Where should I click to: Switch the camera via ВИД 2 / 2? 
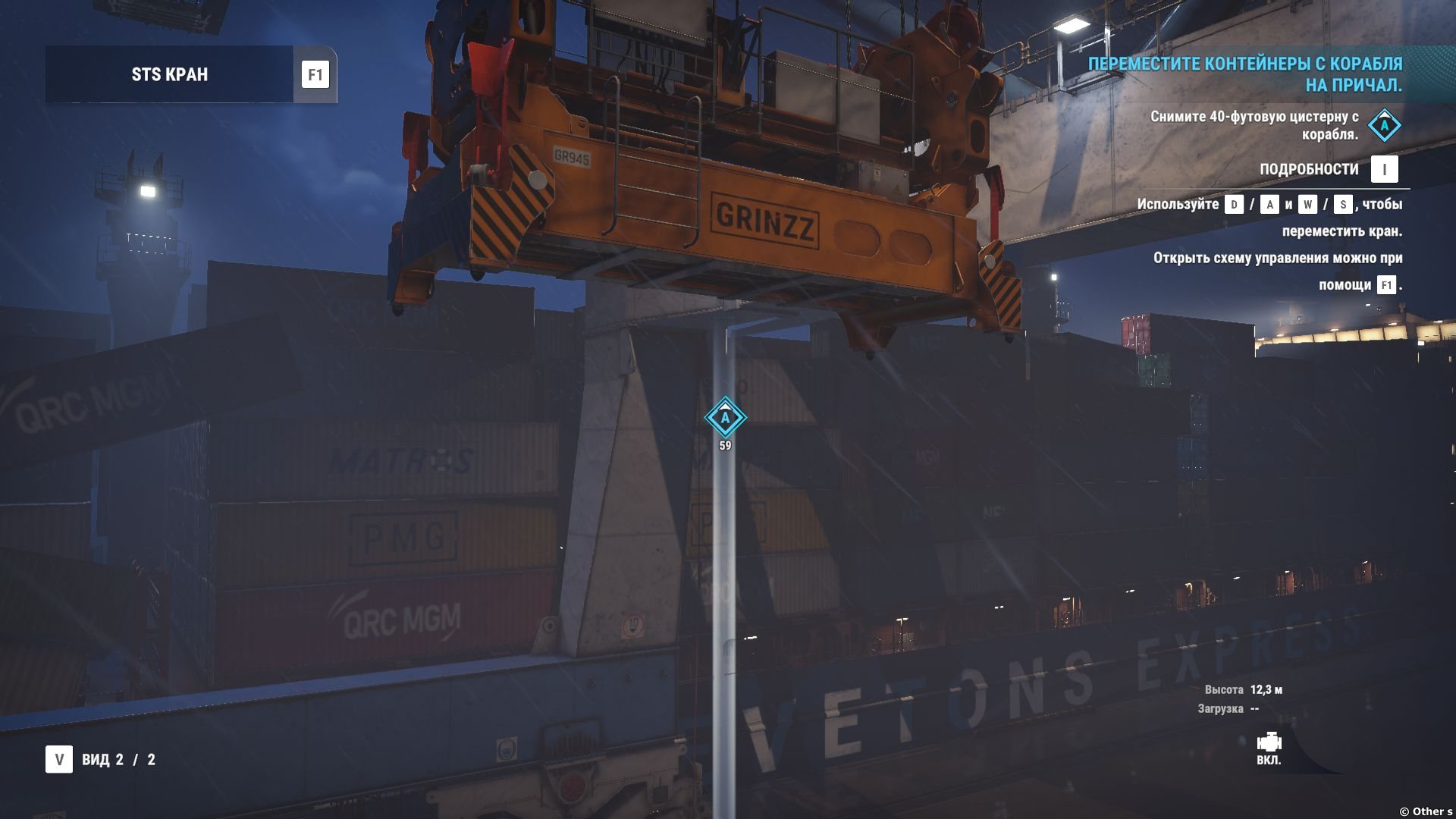(x=59, y=759)
